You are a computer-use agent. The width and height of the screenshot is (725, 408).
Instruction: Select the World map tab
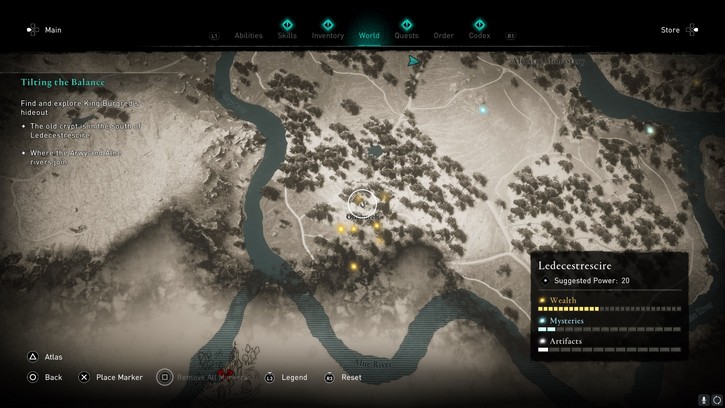(x=369, y=35)
